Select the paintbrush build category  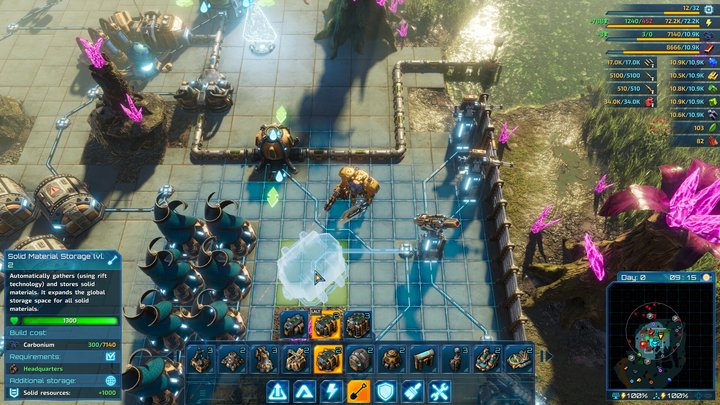click(413, 391)
